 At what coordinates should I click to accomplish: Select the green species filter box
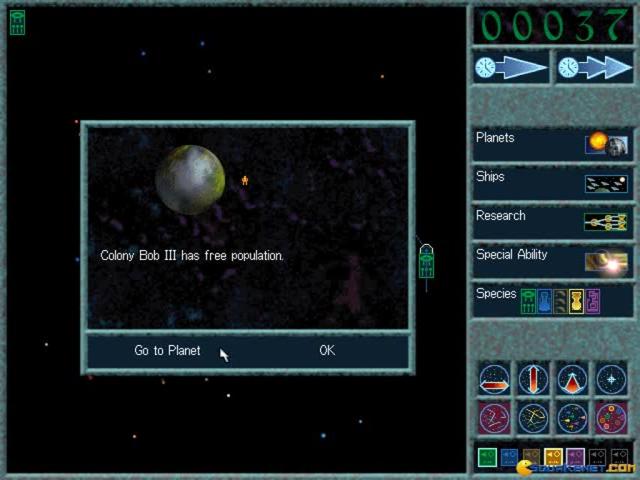pyautogui.click(x=487, y=457)
